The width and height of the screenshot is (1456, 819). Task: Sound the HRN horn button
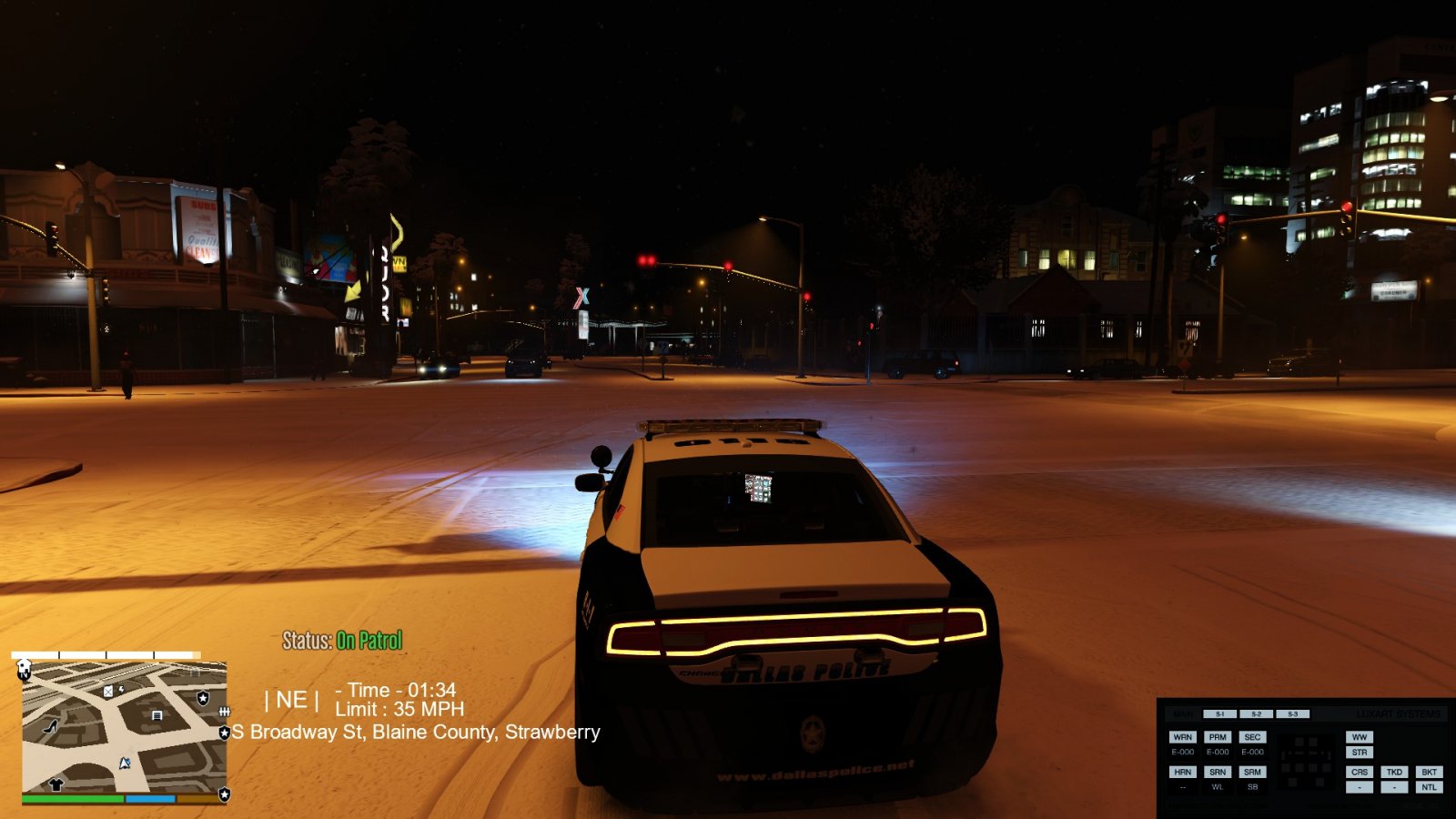click(1182, 772)
